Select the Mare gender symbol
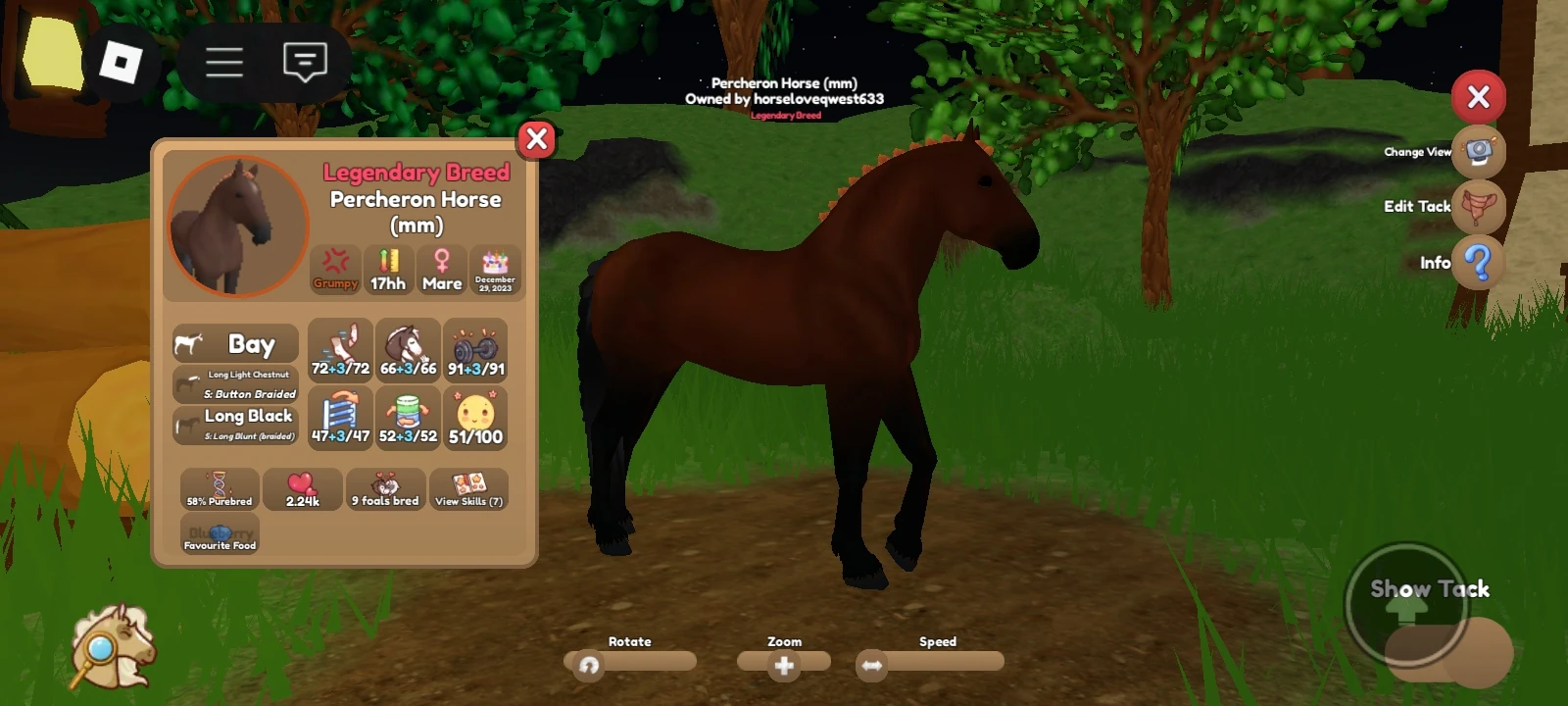Image resolution: width=1568 pixels, height=706 pixels. [x=441, y=268]
